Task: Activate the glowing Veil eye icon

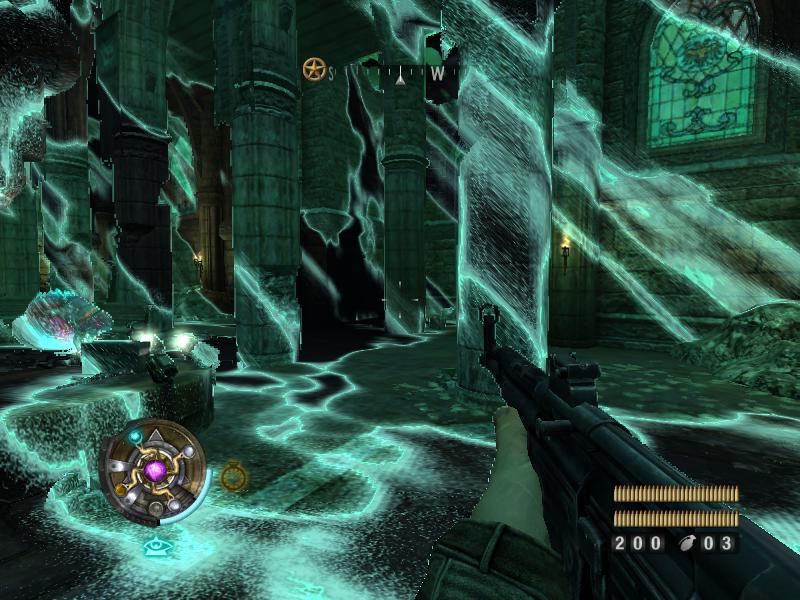Action: click(x=156, y=546)
